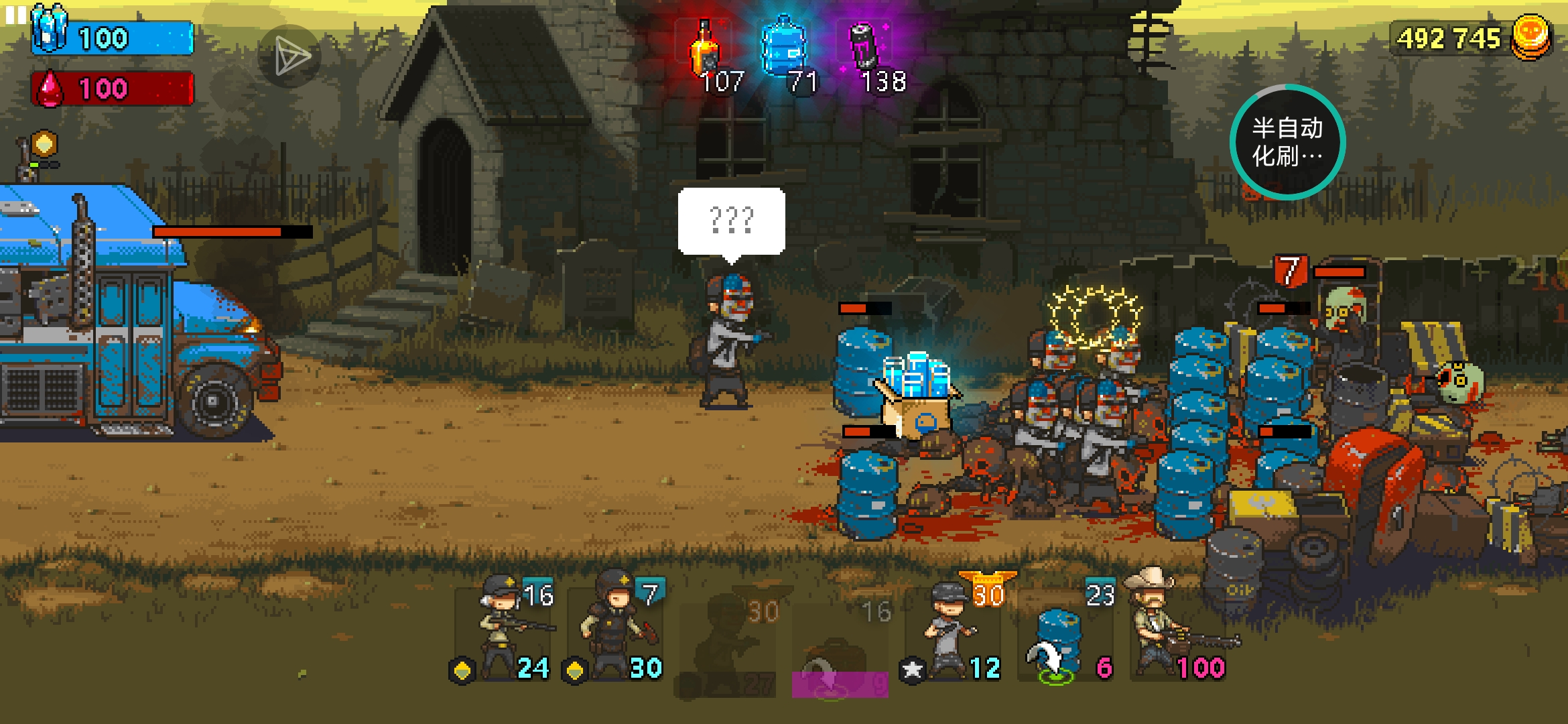Screen dimensions: 1568x724
Task: Use the blue water bottle item
Action: tap(783, 48)
